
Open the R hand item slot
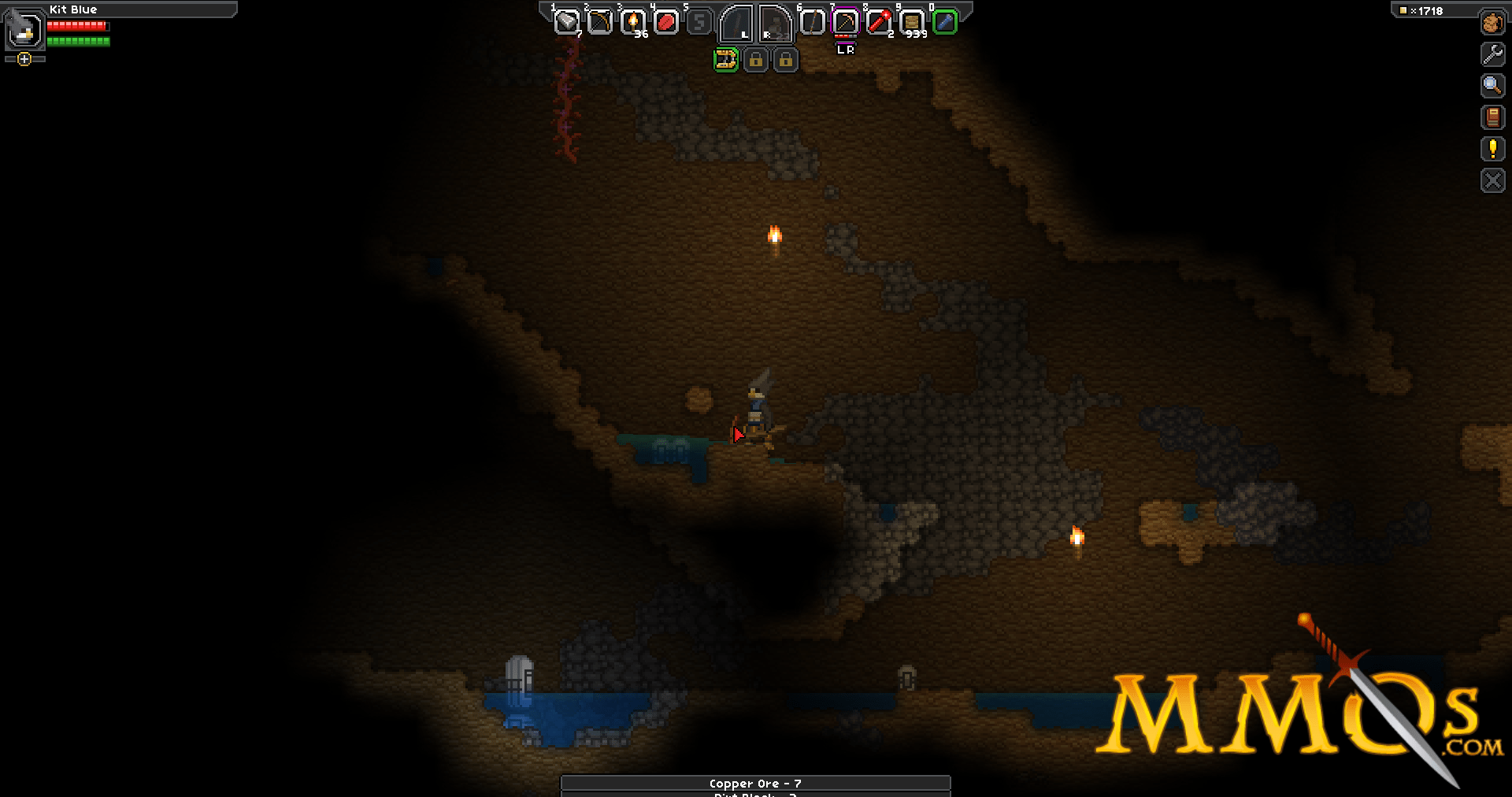pyautogui.click(x=774, y=24)
